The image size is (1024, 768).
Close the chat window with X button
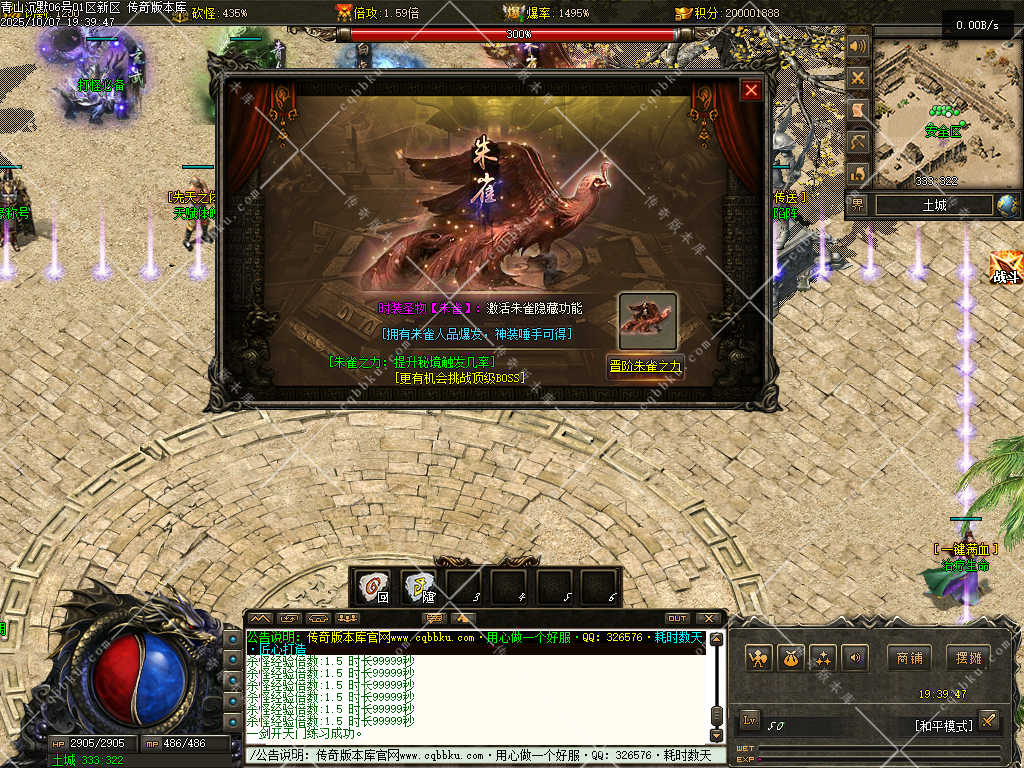[708, 618]
